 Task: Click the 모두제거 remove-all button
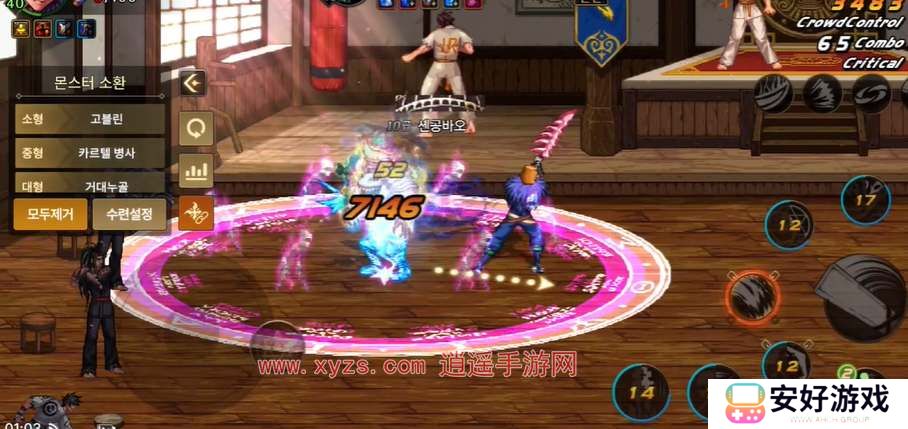coord(50,214)
